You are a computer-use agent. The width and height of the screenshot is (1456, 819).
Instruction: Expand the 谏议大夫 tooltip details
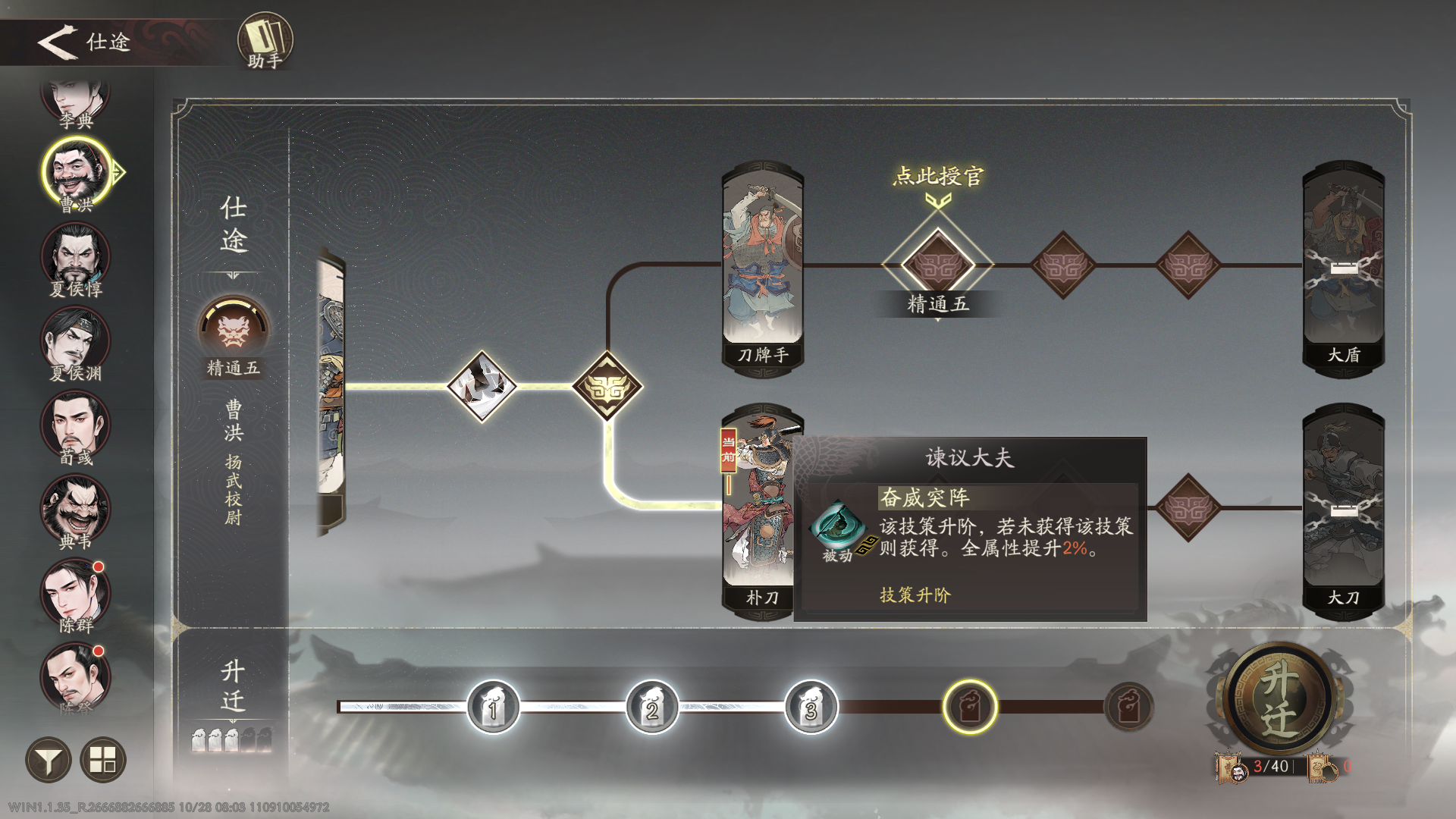pyautogui.click(x=968, y=455)
